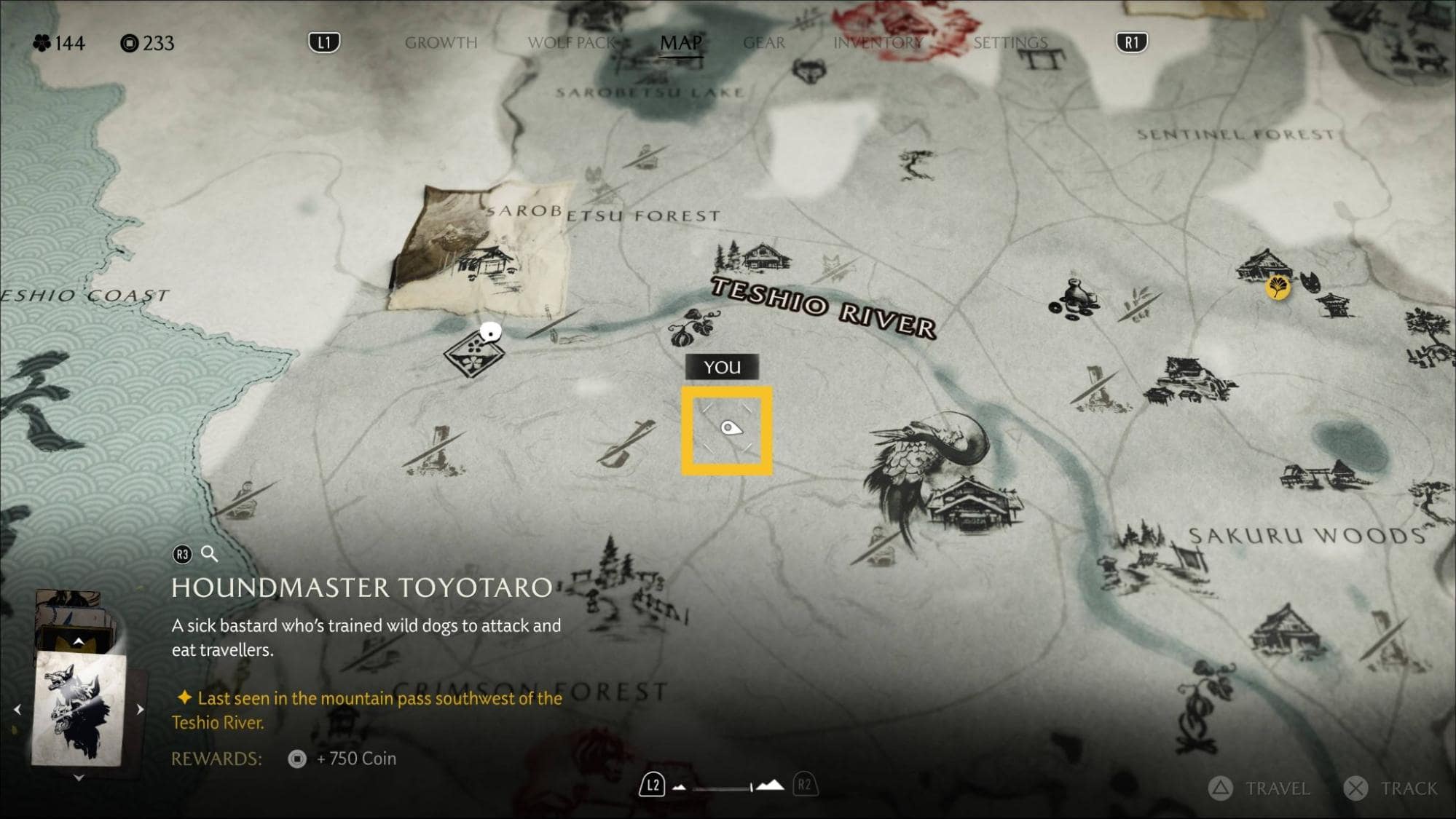The width and height of the screenshot is (1456, 819).
Task: Open the Wolf Pack tab
Action: click(x=571, y=43)
